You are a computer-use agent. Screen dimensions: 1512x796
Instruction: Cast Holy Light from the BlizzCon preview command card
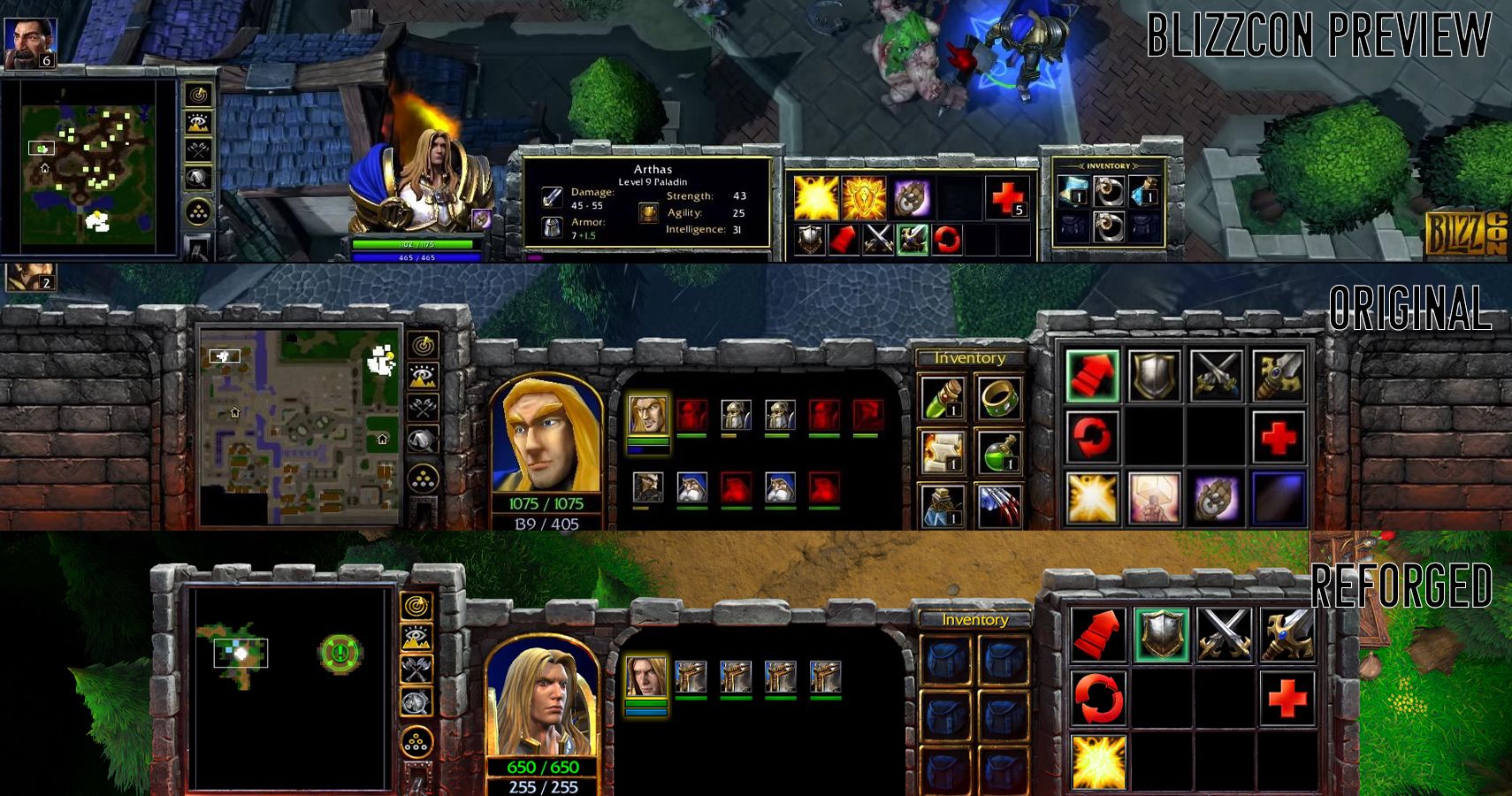tap(815, 198)
